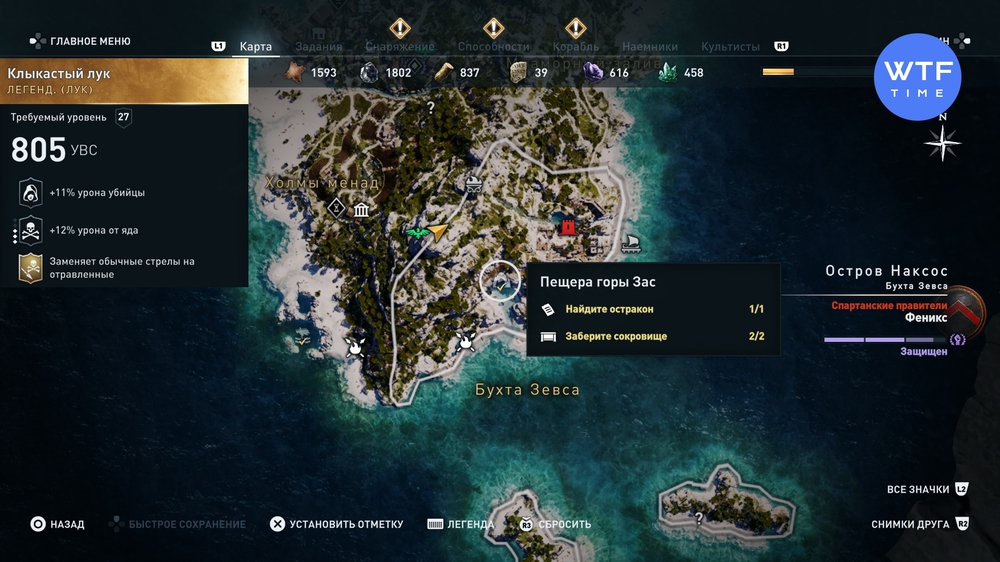1000x562 pixels.
Task: Select the Карта tab
Action: pyautogui.click(x=256, y=47)
